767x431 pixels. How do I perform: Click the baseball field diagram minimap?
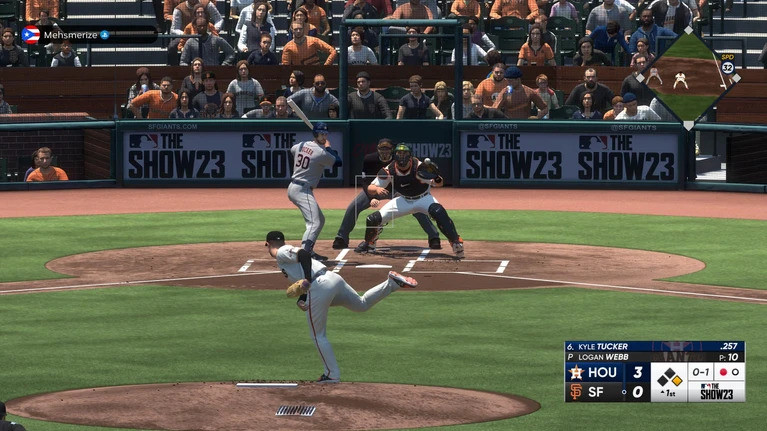[688, 76]
